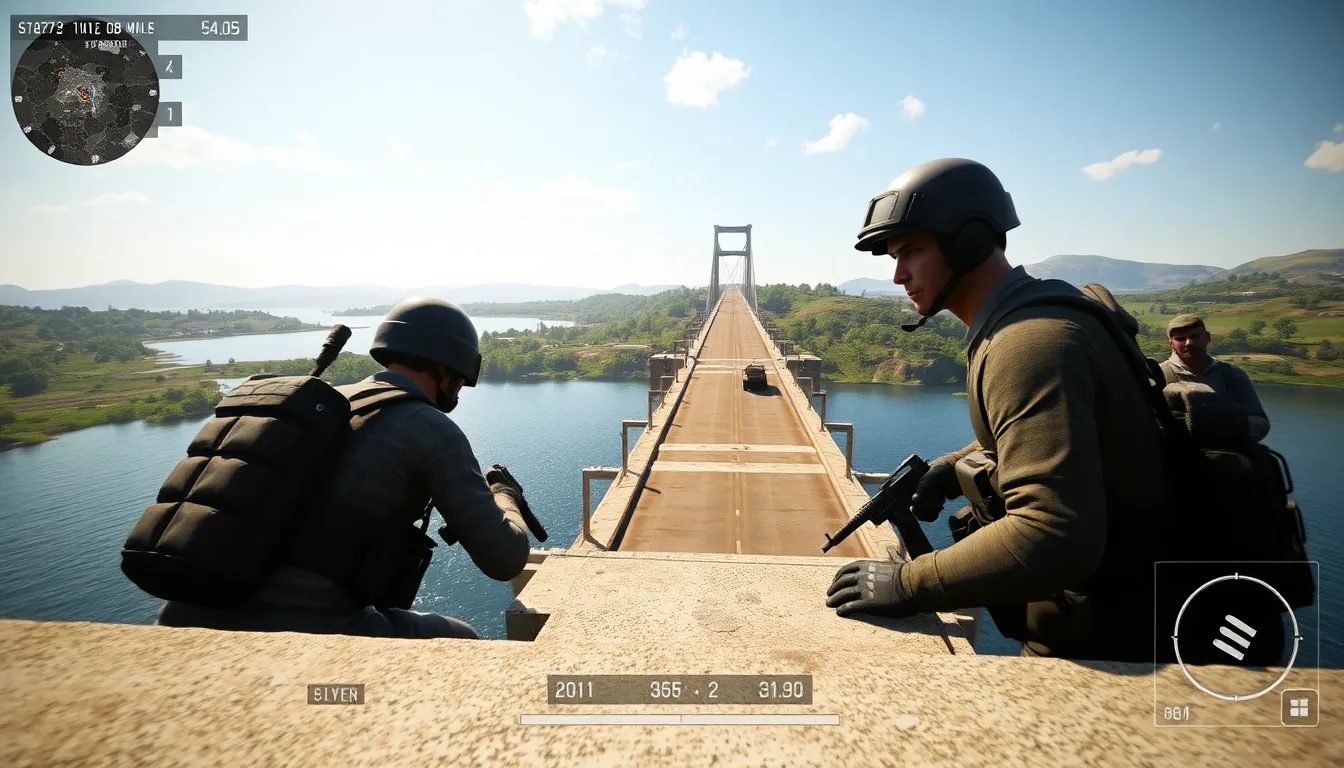
Task: Open the four-square grid button
Action: coord(1299,707)
